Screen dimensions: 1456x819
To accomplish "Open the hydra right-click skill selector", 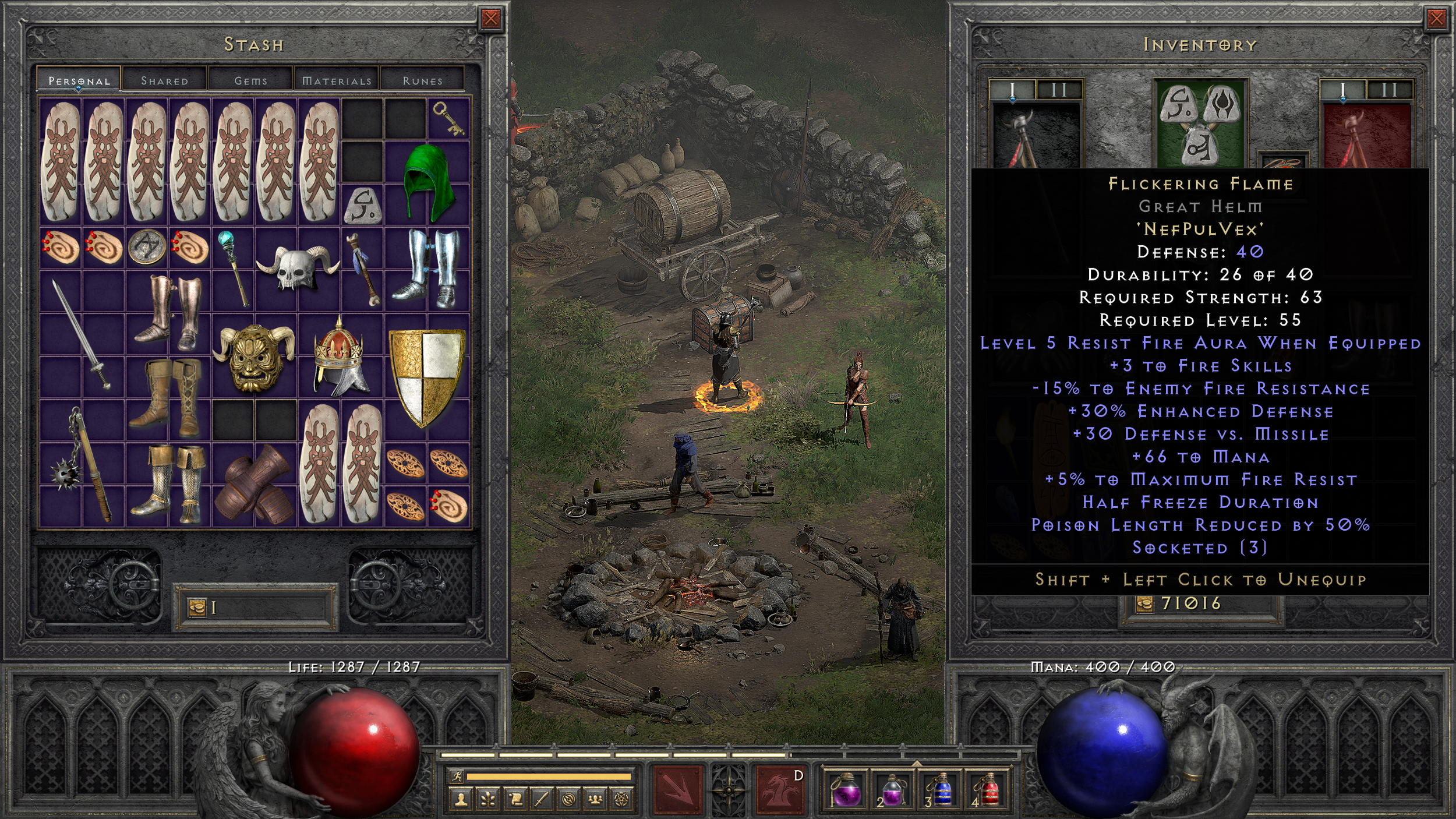I will pyautogui.click(x=779, y=790).
